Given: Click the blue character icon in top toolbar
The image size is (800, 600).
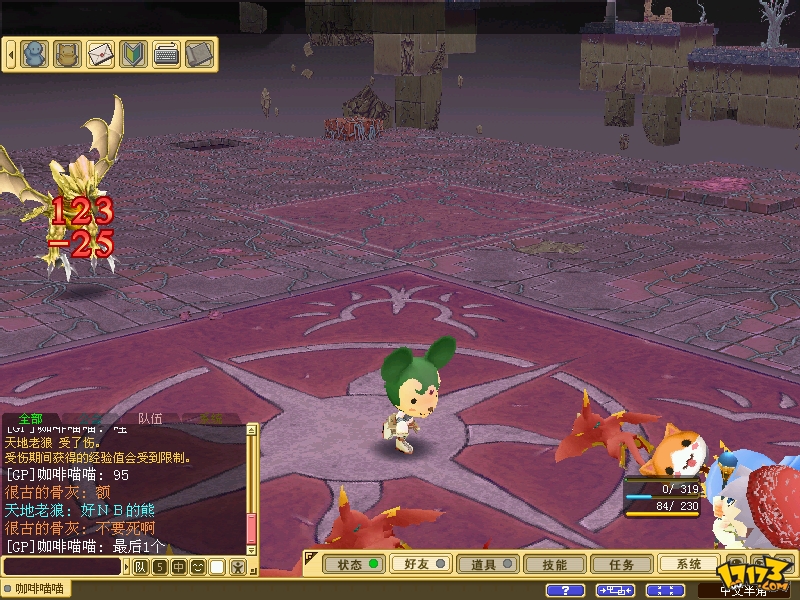Looking at the screenshot, I should coord(34,53).
